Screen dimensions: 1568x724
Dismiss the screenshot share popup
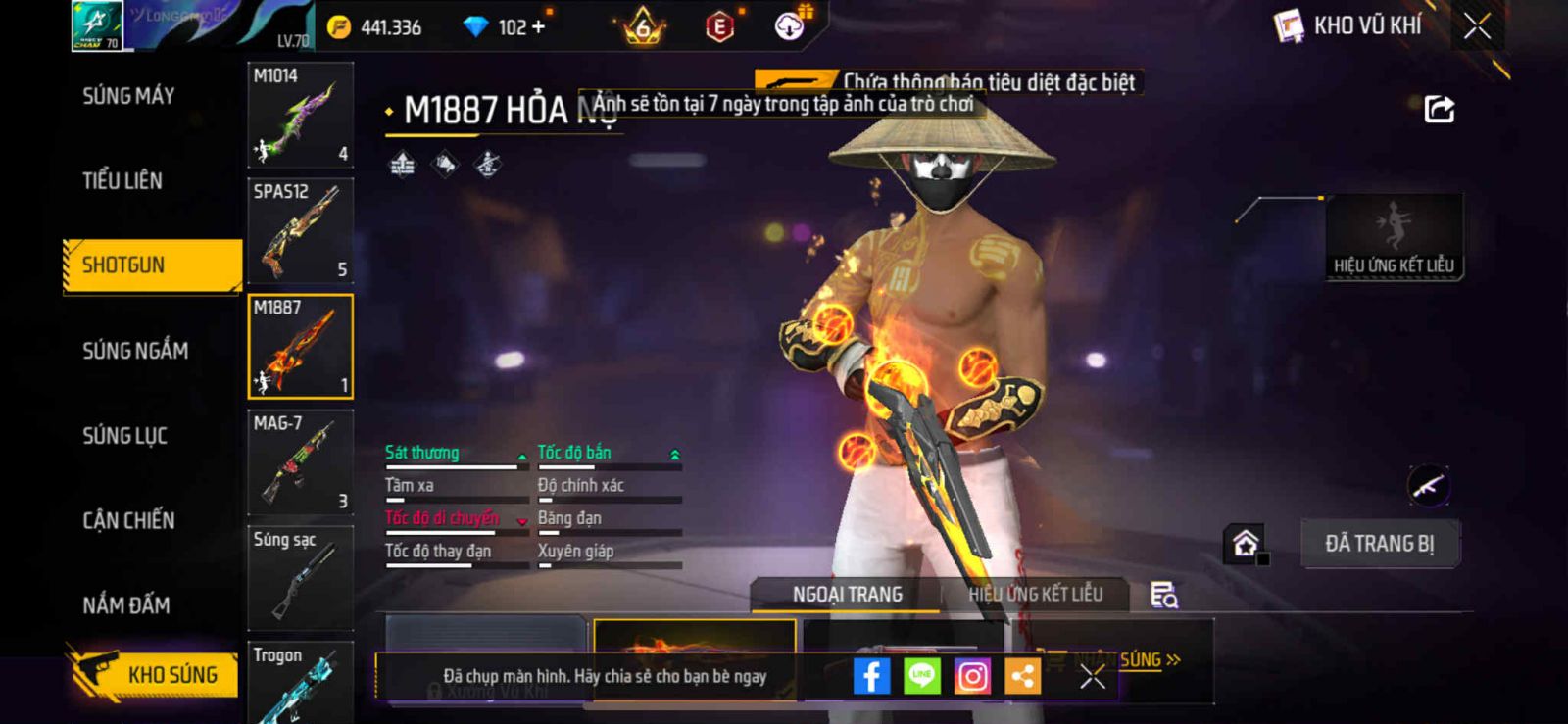[1093, 676]
